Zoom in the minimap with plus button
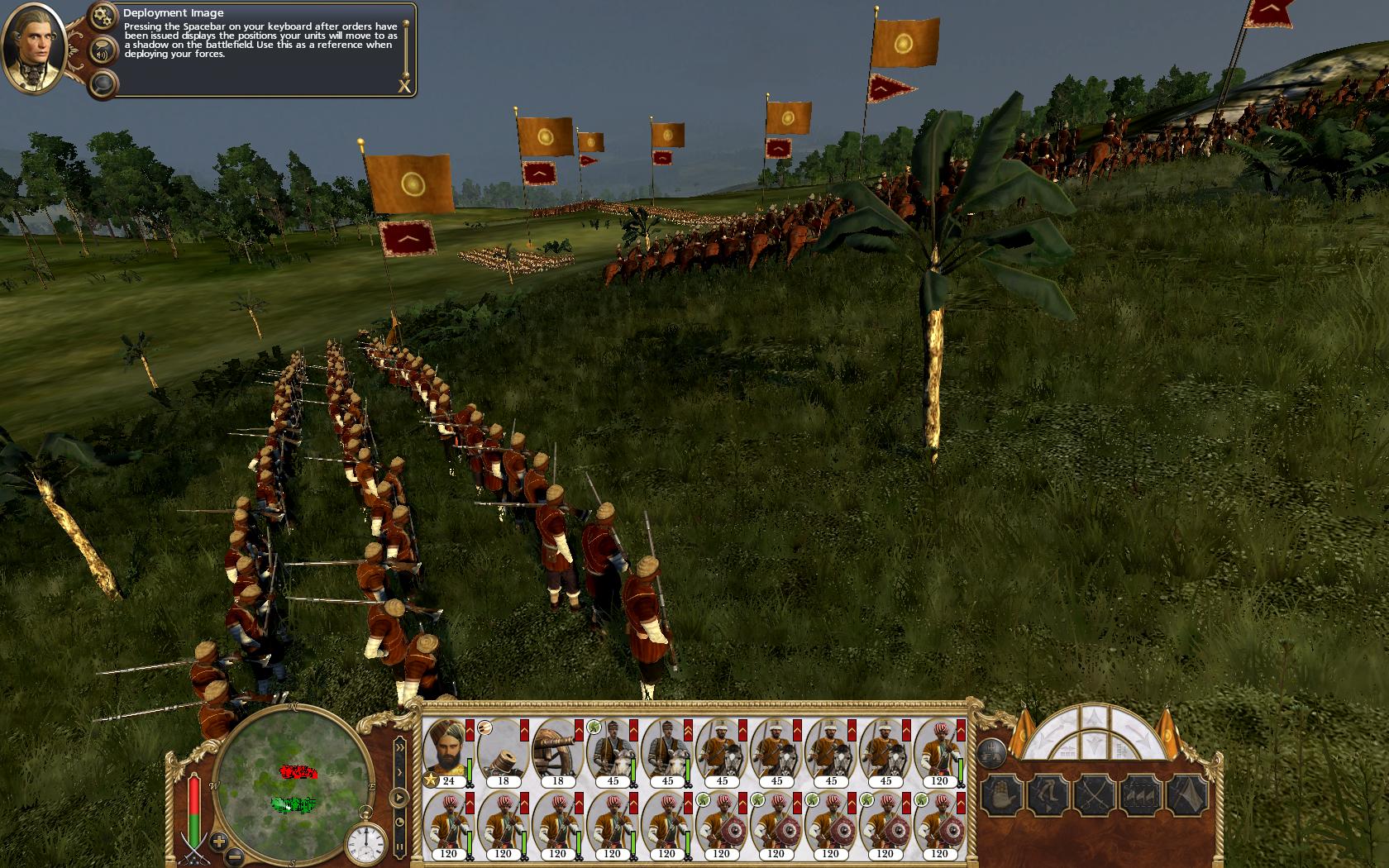Screen dimensions: 1389x868 [218, 842]
